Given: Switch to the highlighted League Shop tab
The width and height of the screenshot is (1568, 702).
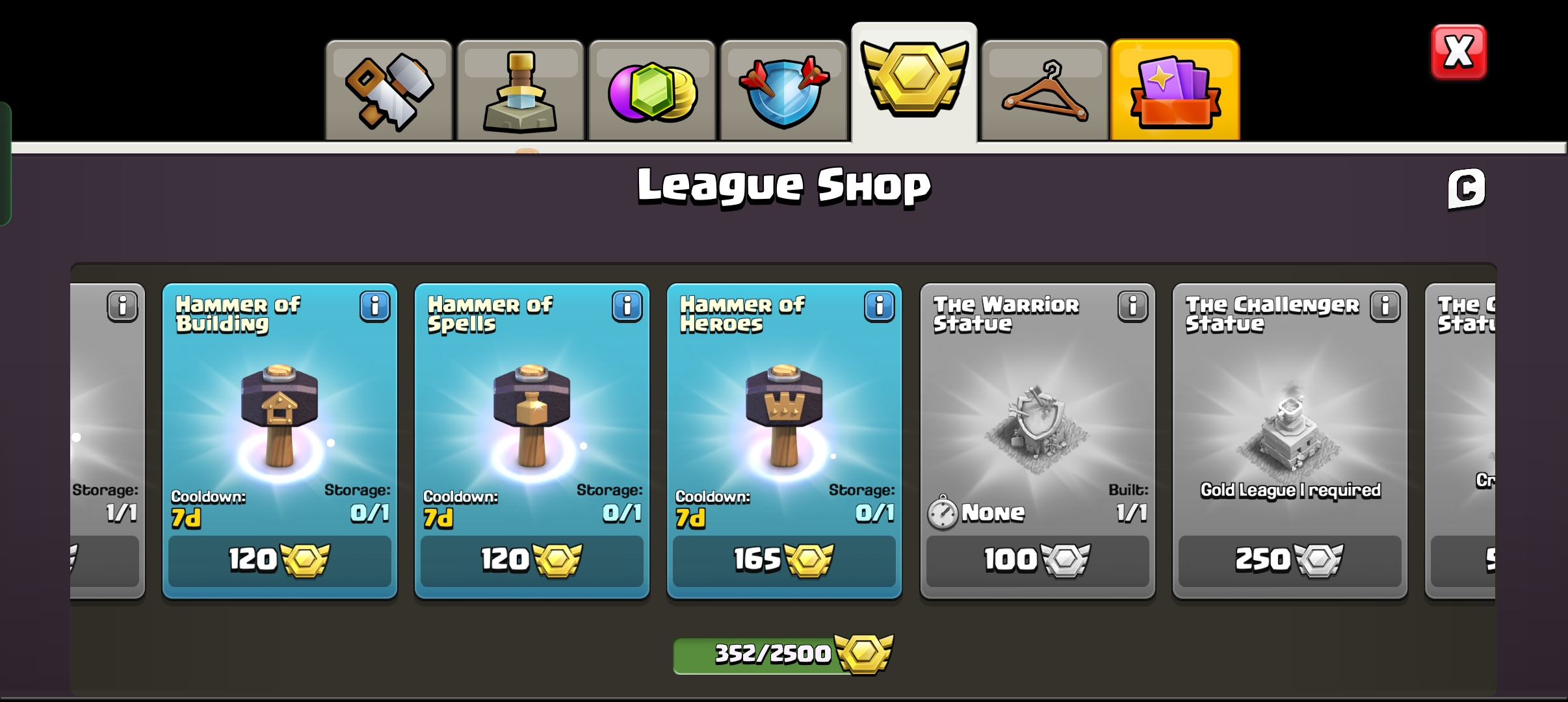Looking at the screenshot, I should click(914, 84).
